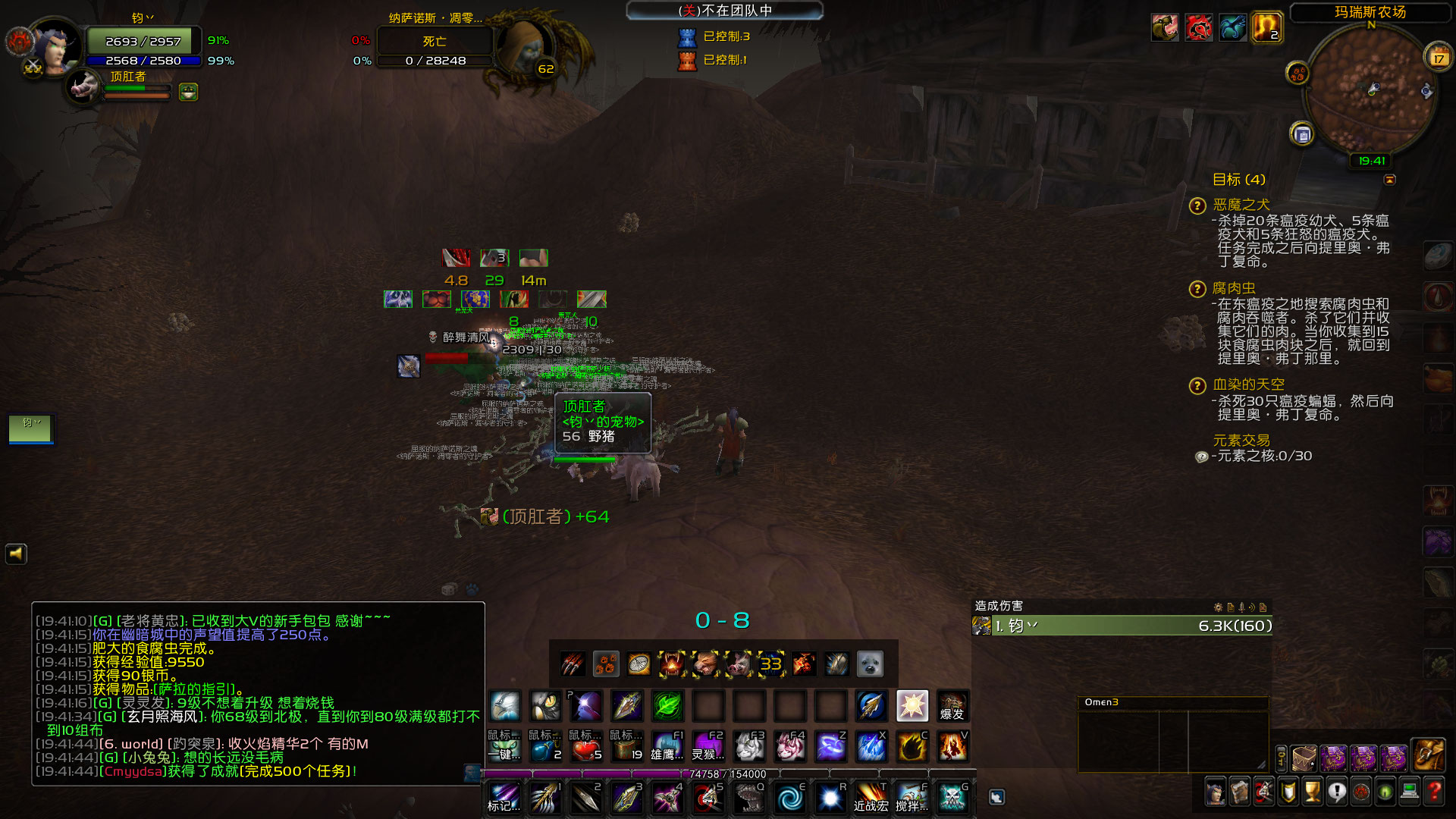Toggle autocast on the pet's wolf growl ability
The image size is (1456, 819).
pyautogui.click(x=705, y=664)
